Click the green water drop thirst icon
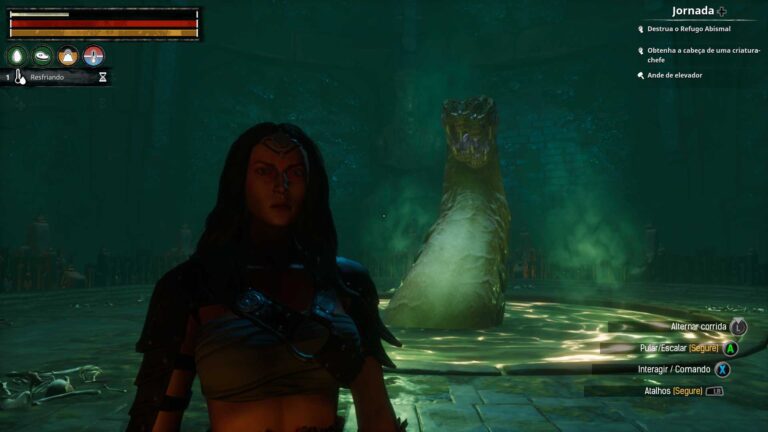 point(17,56)
